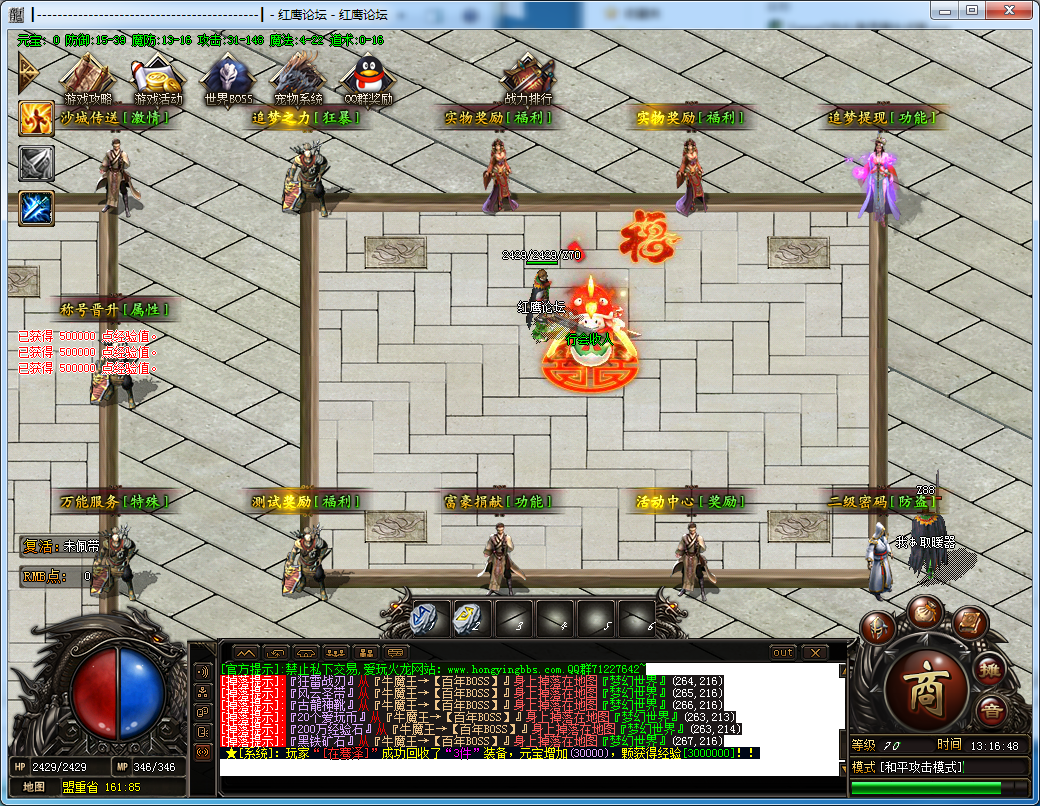Use the item in hotbar slot 1
This screenshot has width=1040, height=806.
(x=427, y=619)
